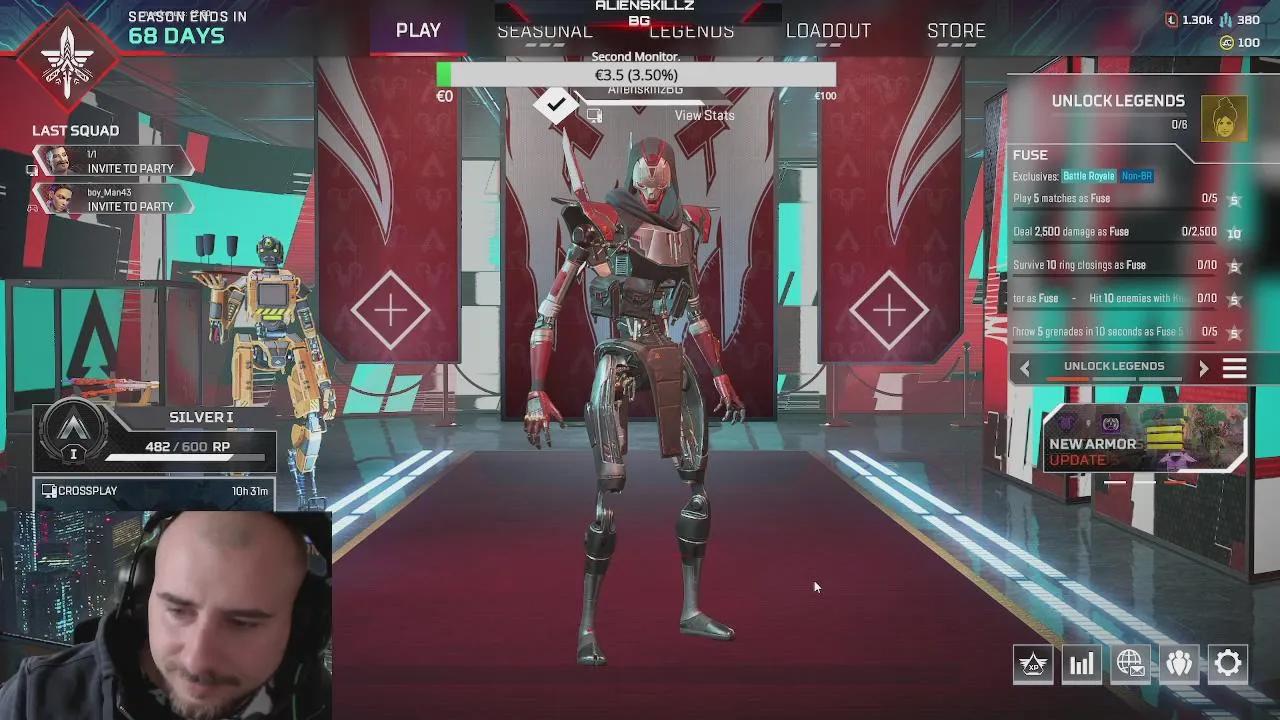This screenshot has width=1280, height=720.
Task: Go back using left arrow in Unlock Legends
Action: click(1023, 367)
